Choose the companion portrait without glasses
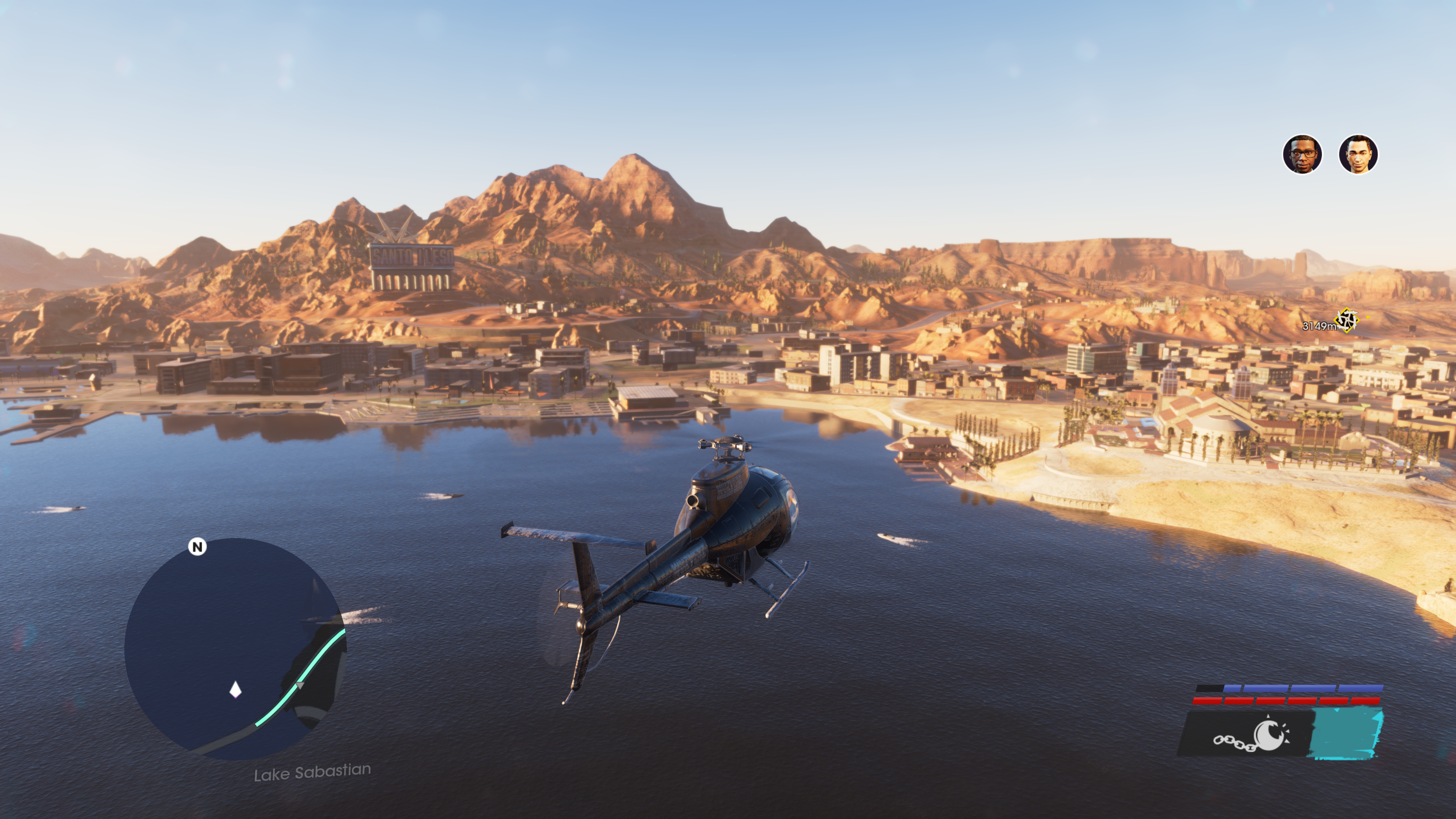This screenshot has width=1456, height=819. tap(1358, 154)
